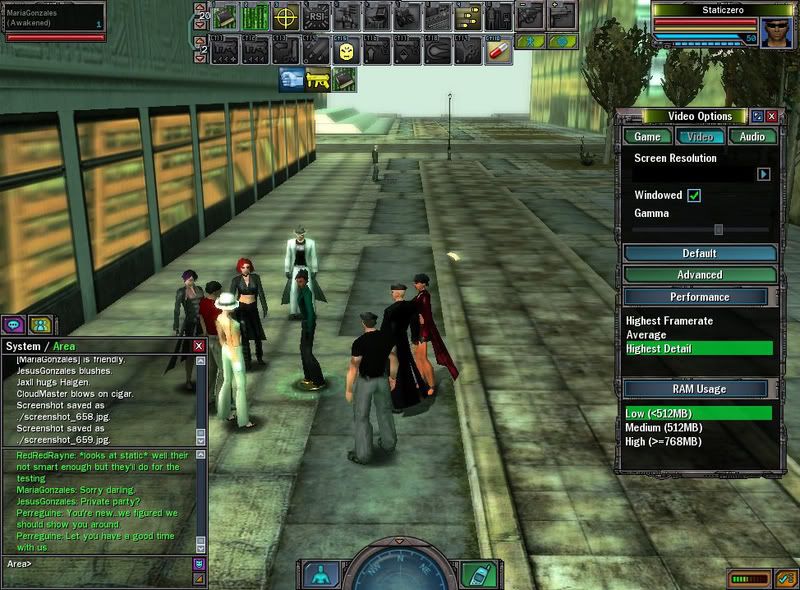The width and height of the screenshot is (800, 590).
Task: Close the System / Area chat window
Action: (x=198, y=346)
